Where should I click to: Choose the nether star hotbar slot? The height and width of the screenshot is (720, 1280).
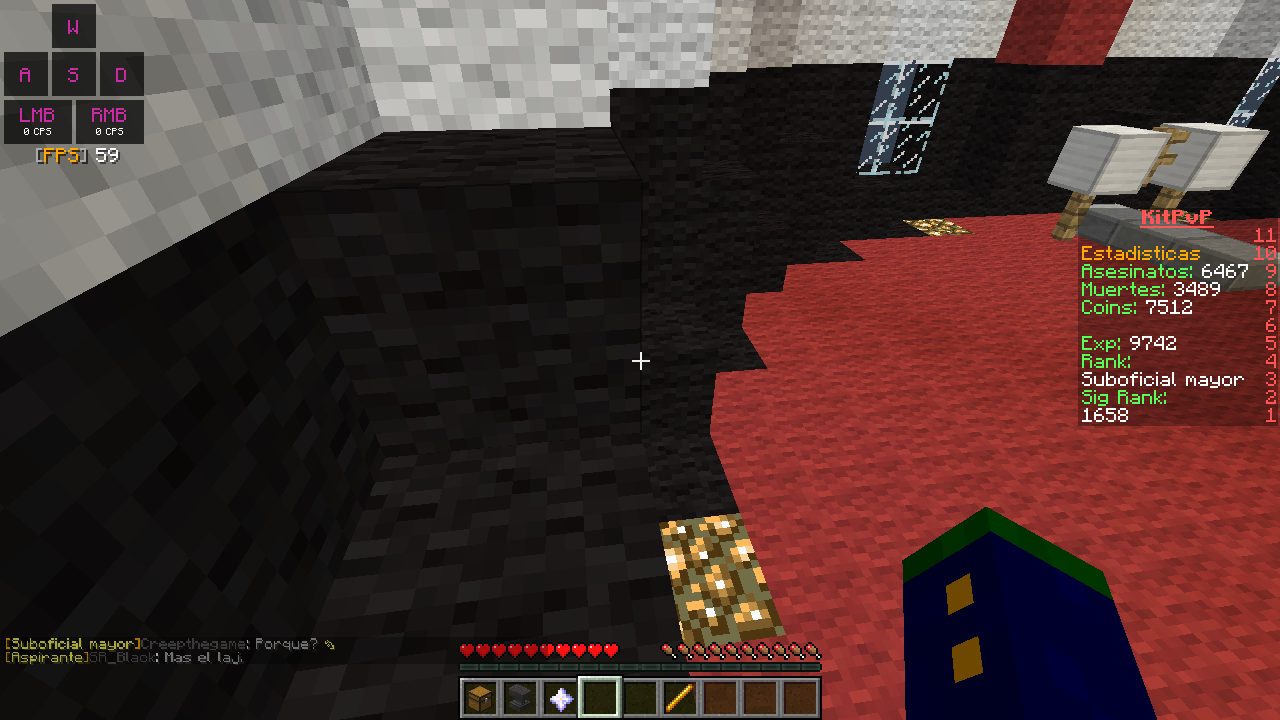(560, 698)
